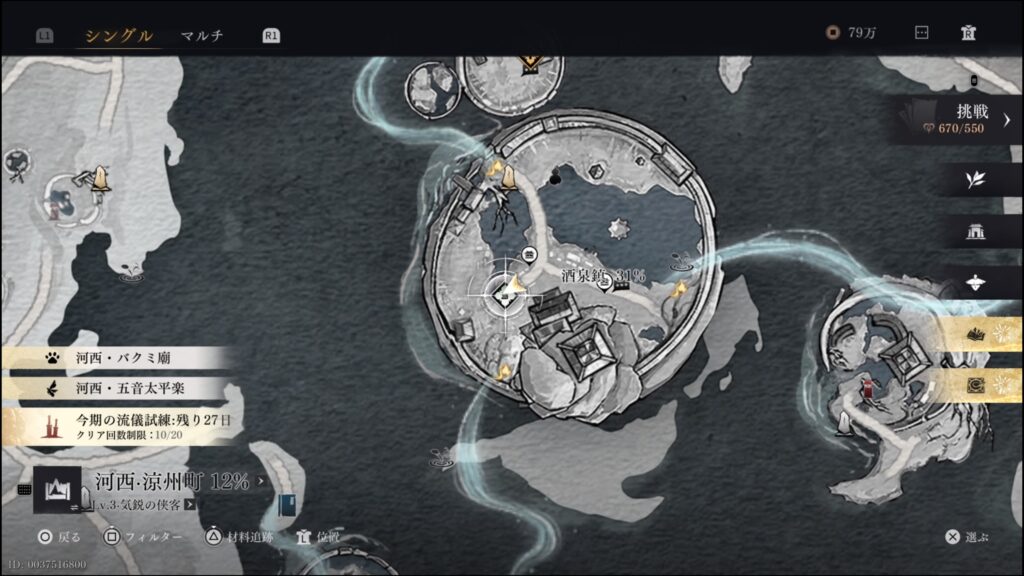Open the 挑戦 challenge panel
1024x576 pixels.
[958, 120]
